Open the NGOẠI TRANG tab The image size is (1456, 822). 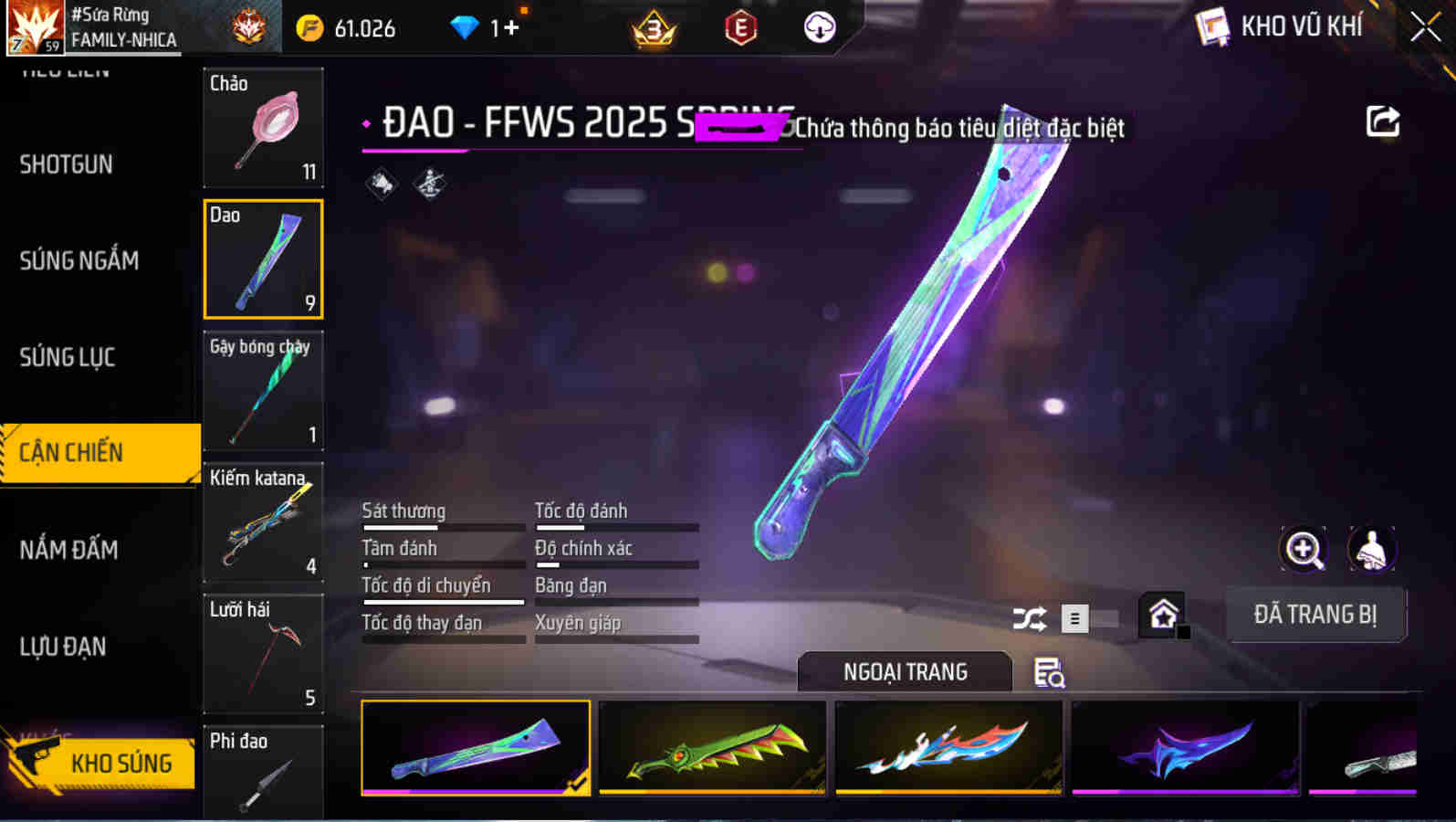point(905,671)
